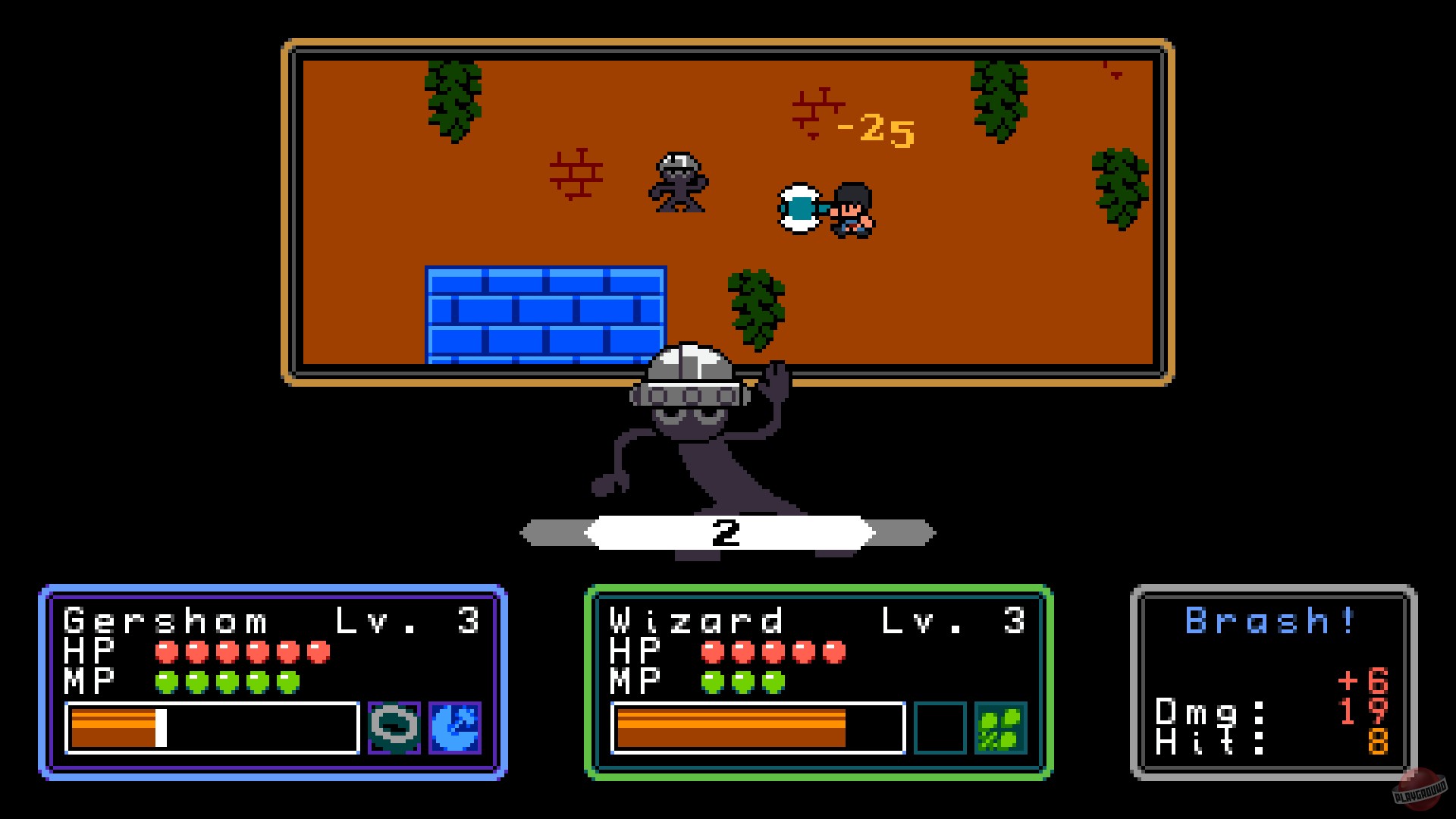The height and width of the screenshot is (819, 1456).
Task: Click the shadowy enemy sprite on the battlefield map
Action: pos(679,184)
